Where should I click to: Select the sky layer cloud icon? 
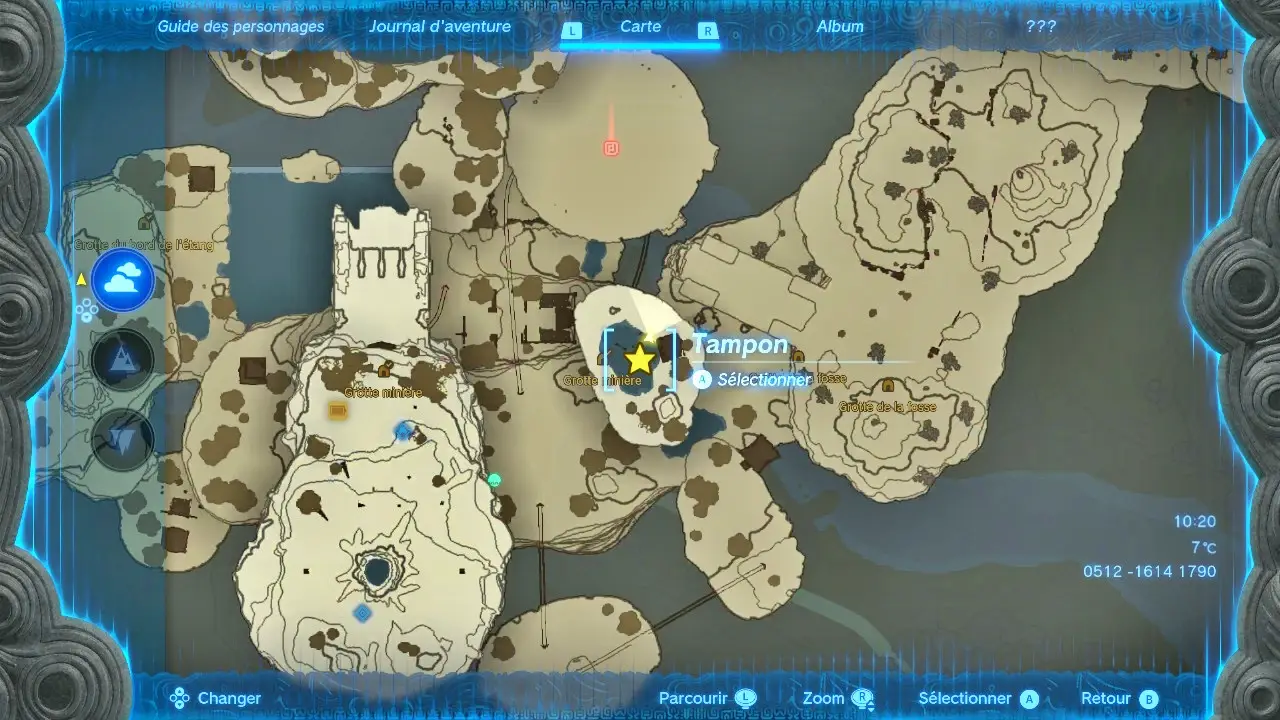(x=123, y=280)
